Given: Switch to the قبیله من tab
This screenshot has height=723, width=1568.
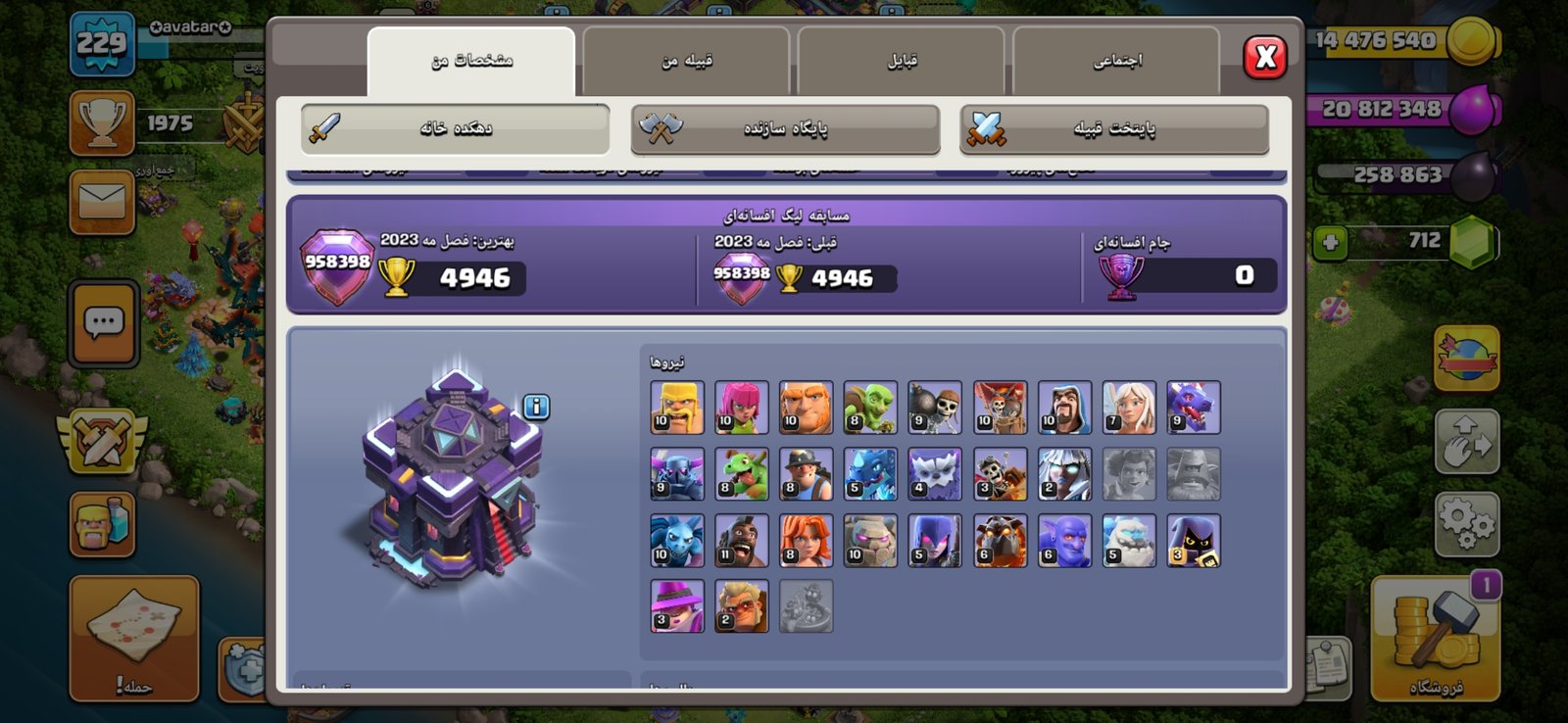Looking at the screenshot, I should 686,61.
